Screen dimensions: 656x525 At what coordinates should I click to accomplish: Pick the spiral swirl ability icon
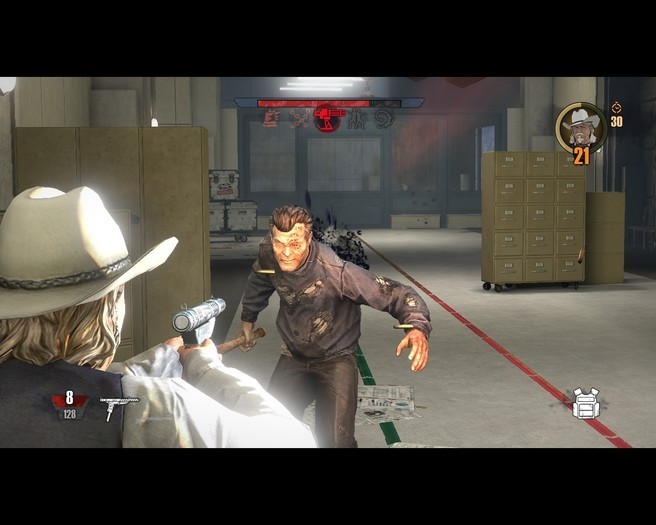[384, 118]
